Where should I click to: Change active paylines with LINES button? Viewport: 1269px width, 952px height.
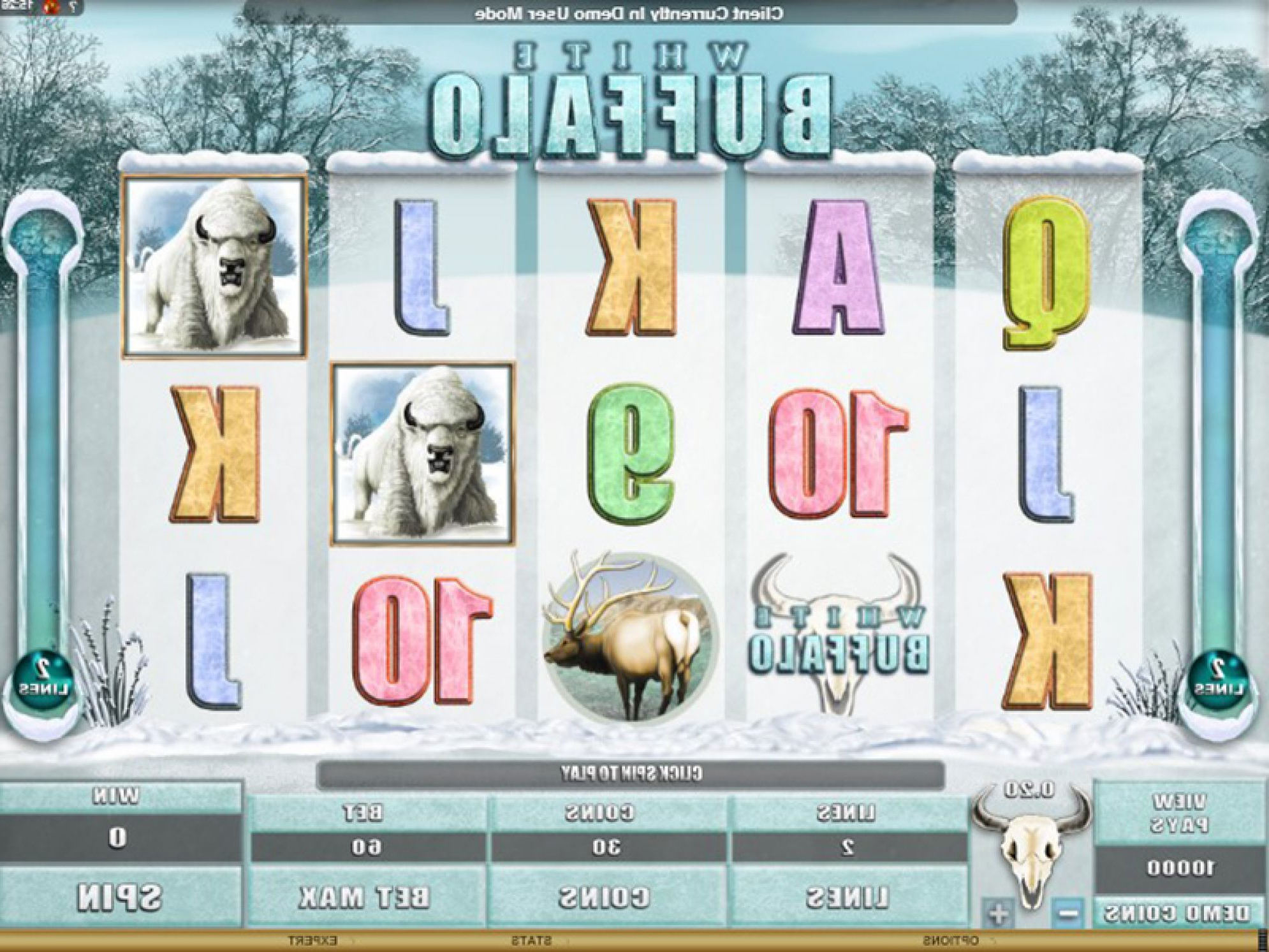(847, 897)
